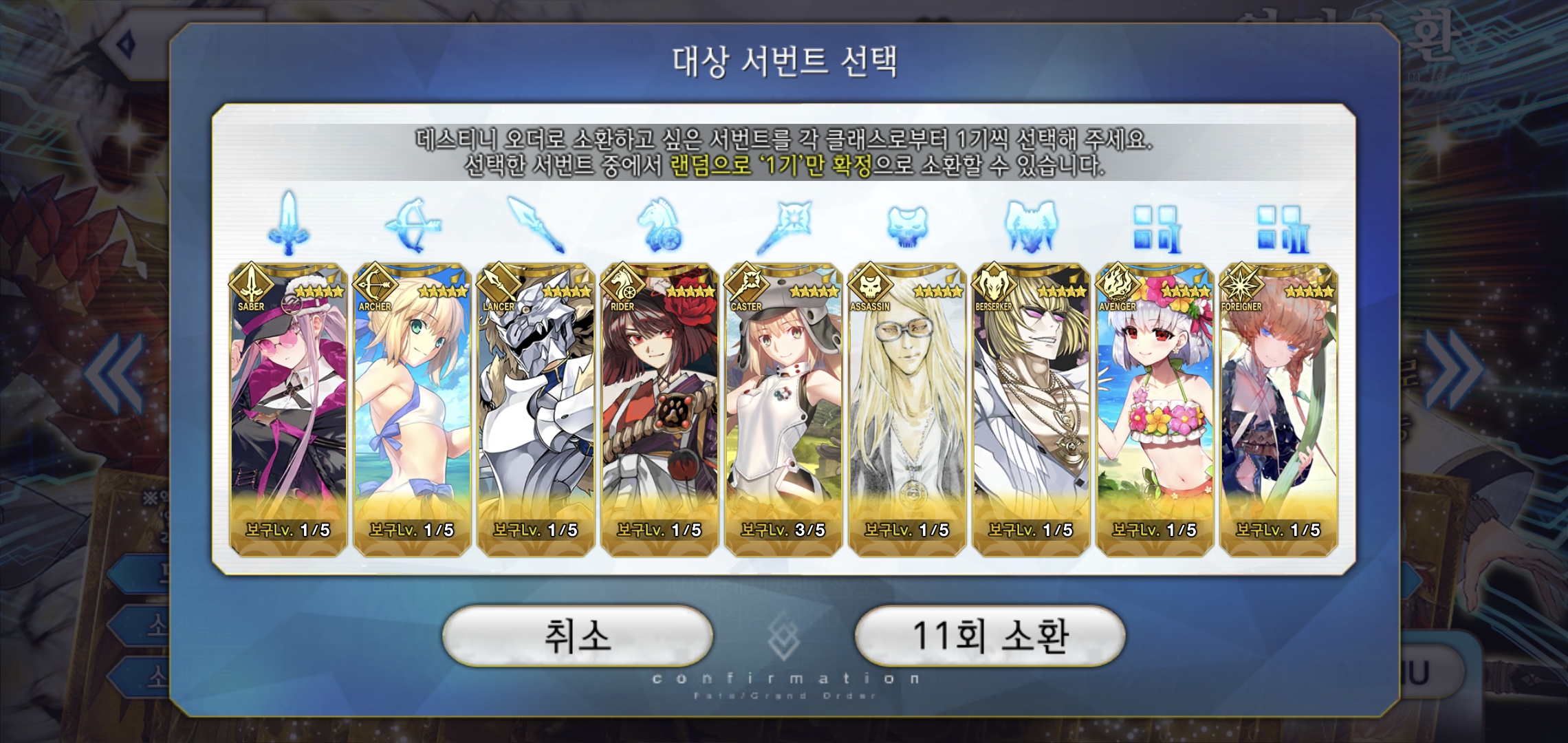The width and height of the screenshot is (1568, 743).
Task: Pick the Assassin servant card
Action: (907, 409)
